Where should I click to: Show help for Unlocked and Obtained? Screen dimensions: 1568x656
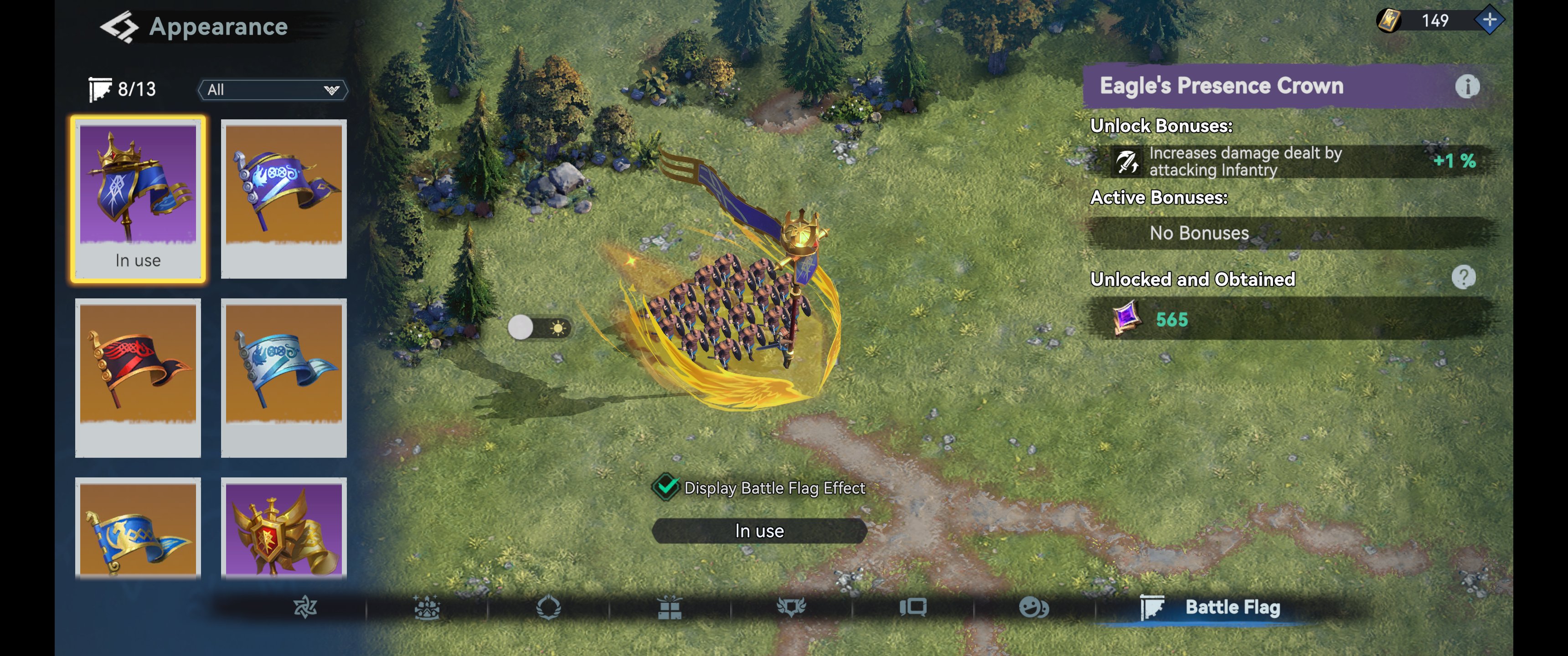pos(1463,277)
